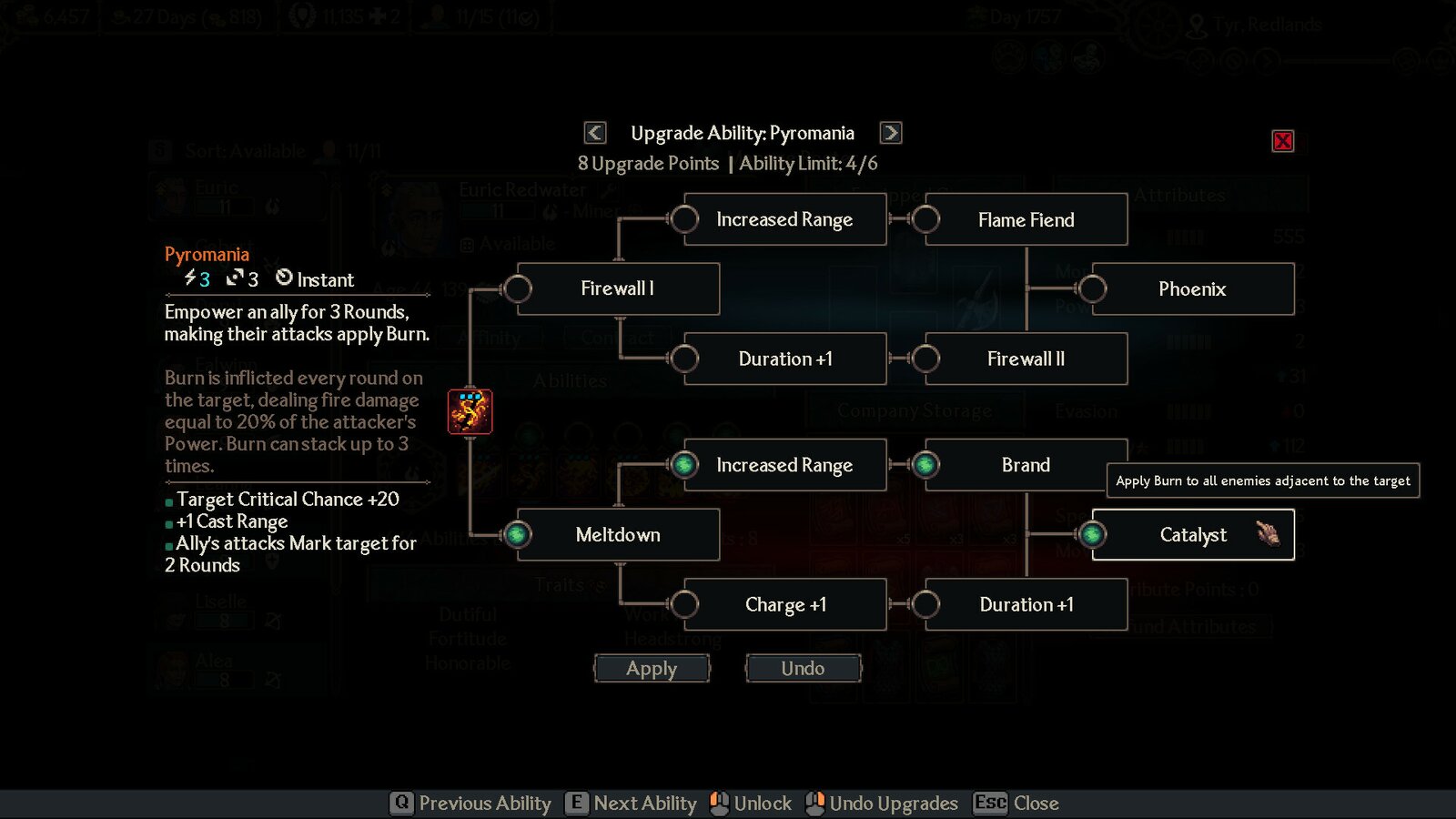
Task: Choose the Phoenix upgrade node
Action: pos(1192,289)
